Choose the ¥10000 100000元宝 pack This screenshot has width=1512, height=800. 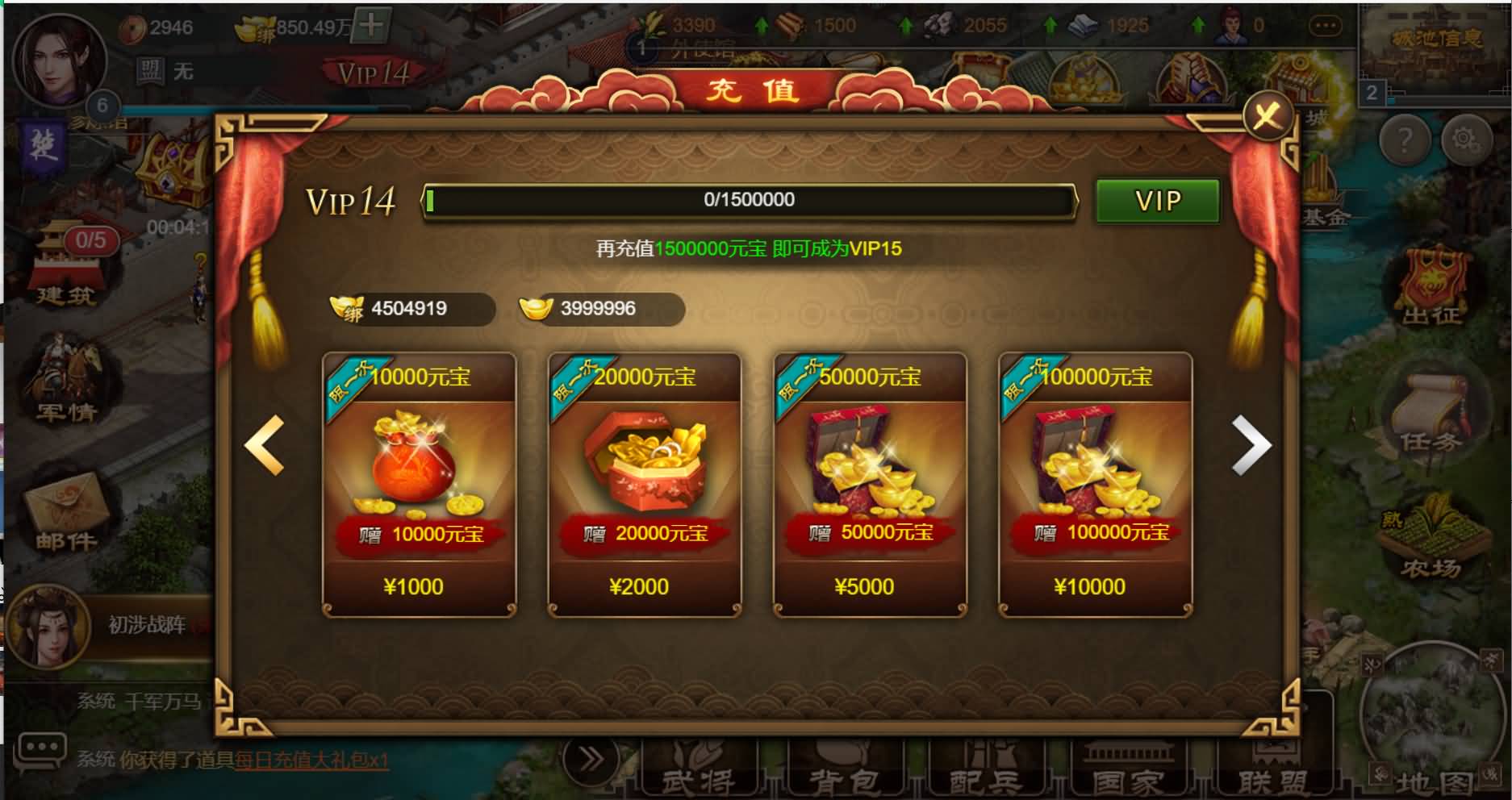pyautogui.click(x=1095, y=485)
